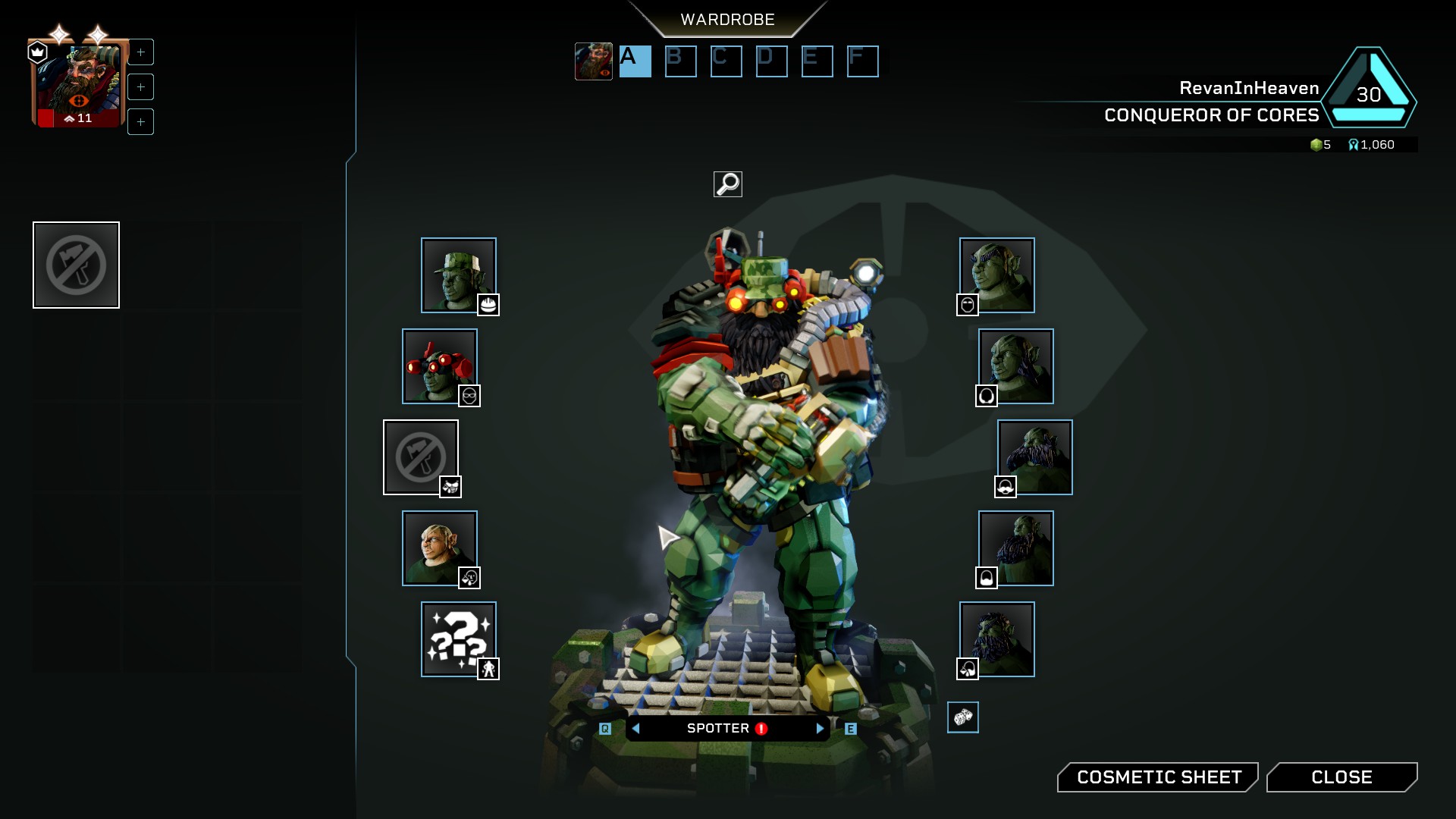Open the empty crossed-out cosmetic slot
The image size is (1456, 819).
point(420,457)
